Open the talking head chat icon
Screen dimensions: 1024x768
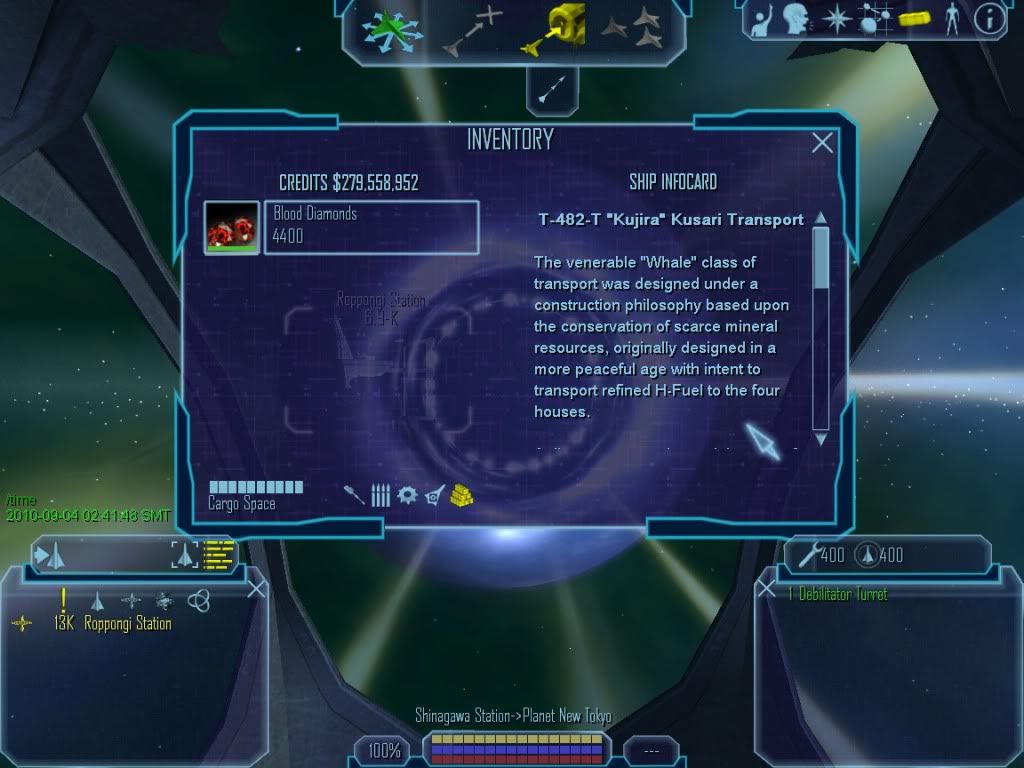[797, 18]
